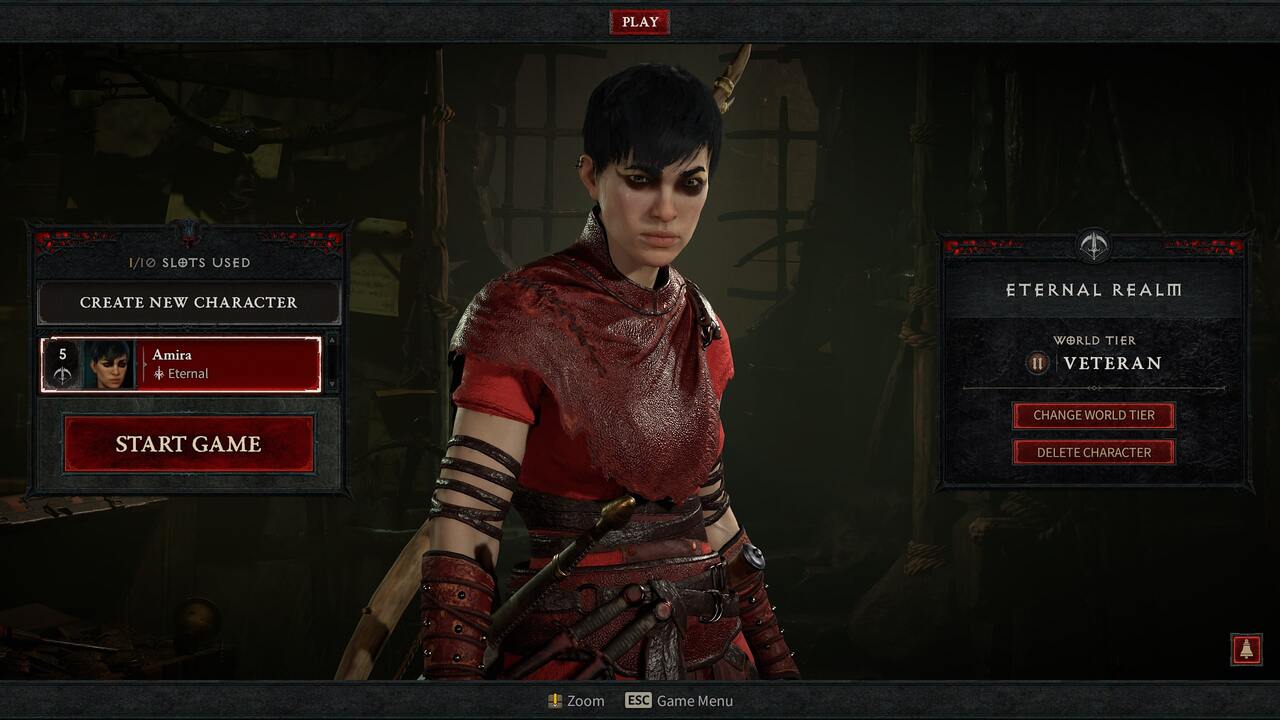The height and width of the screenshot is (720, 1280).
Task: Create a new character
Action: (x=189, y=302)
